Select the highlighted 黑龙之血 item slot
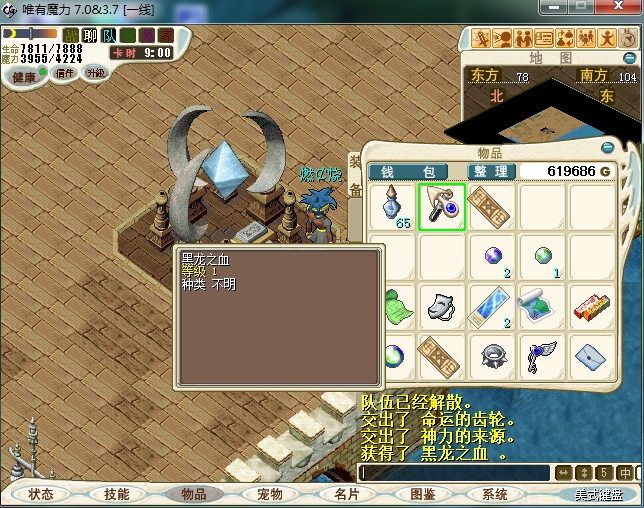Screen dimensions: 644x508 442,207
